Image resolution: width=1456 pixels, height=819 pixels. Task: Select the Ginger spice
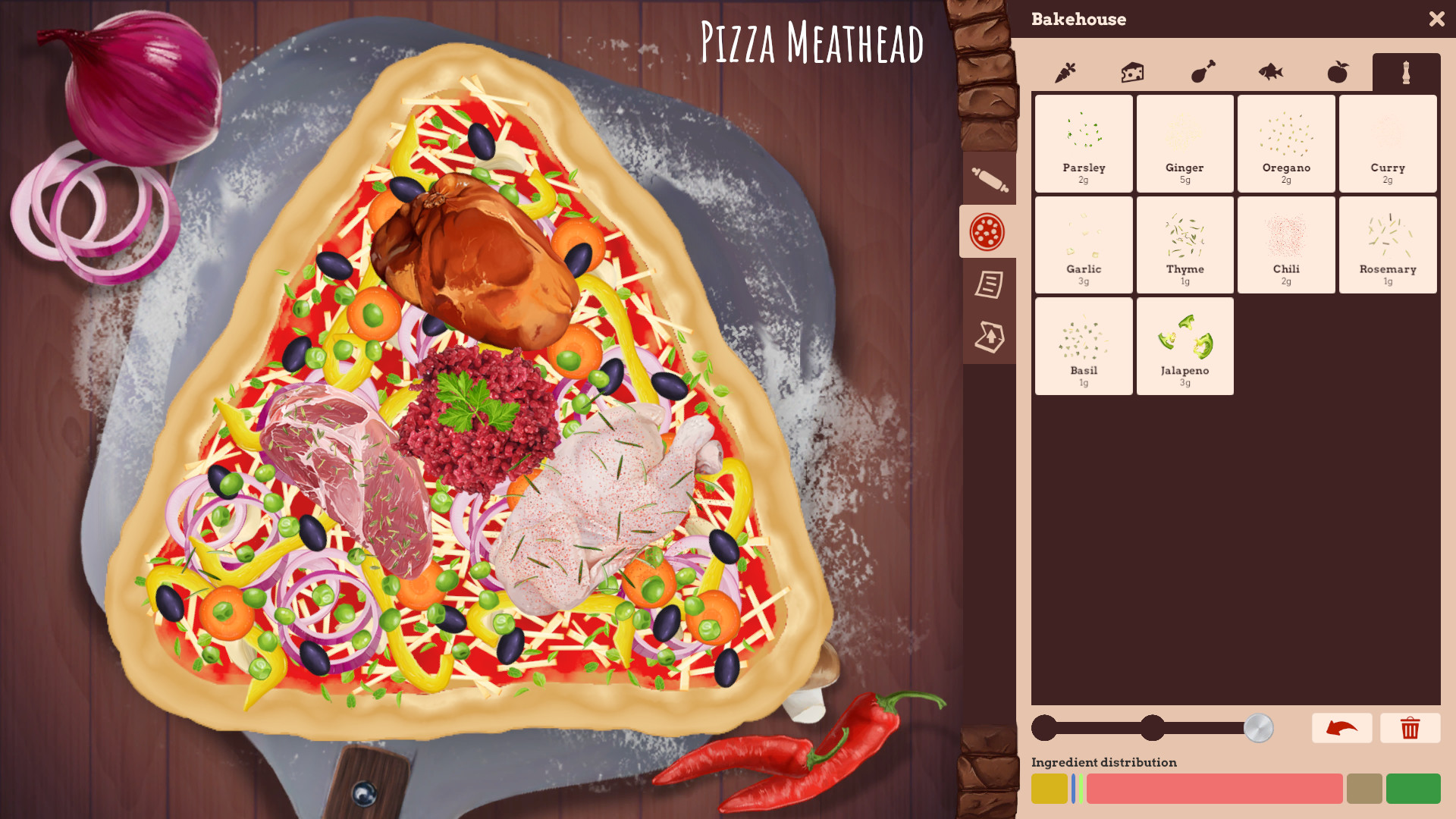1185,143
